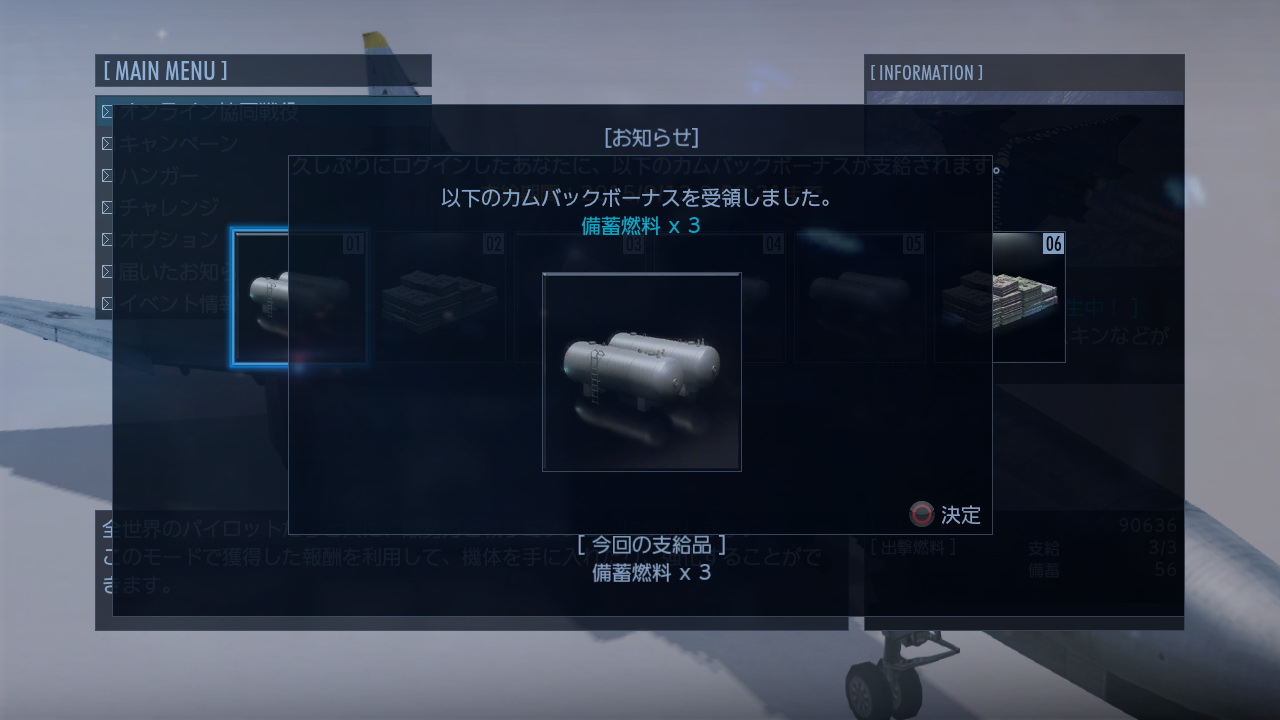Toggle the checkbox beside オプション
Image resolution: width=1280 pixels, height=720 pixels.
pos(108,239)
